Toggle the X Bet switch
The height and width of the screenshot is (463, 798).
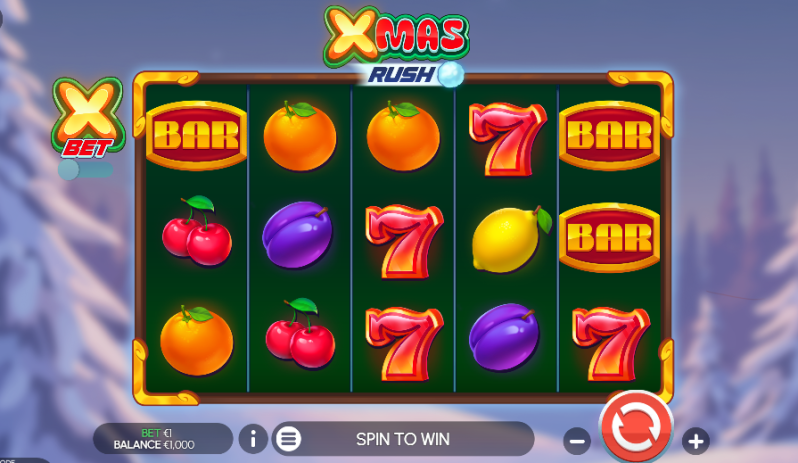[x=83, y=169]
